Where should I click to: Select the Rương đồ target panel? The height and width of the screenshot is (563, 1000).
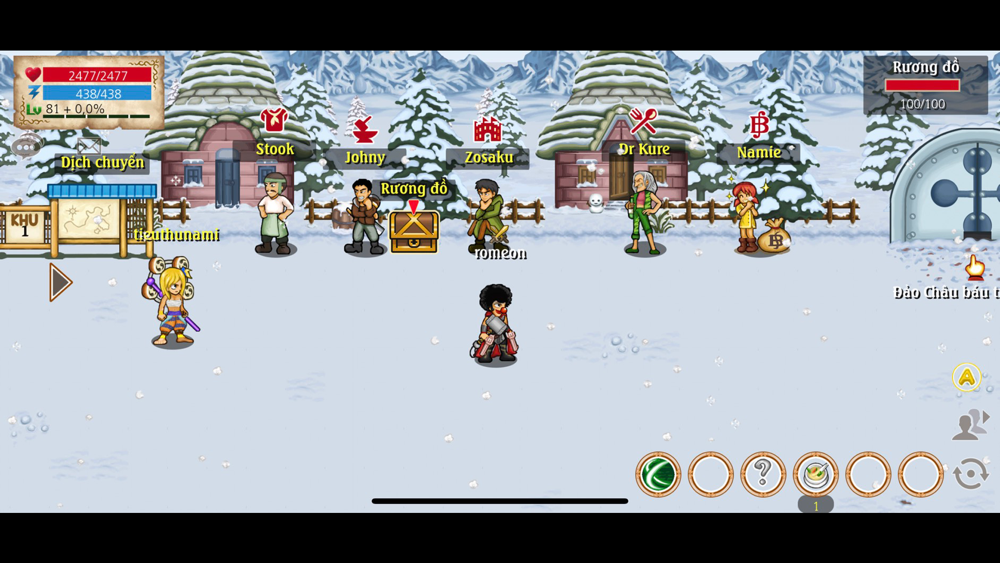925,85
